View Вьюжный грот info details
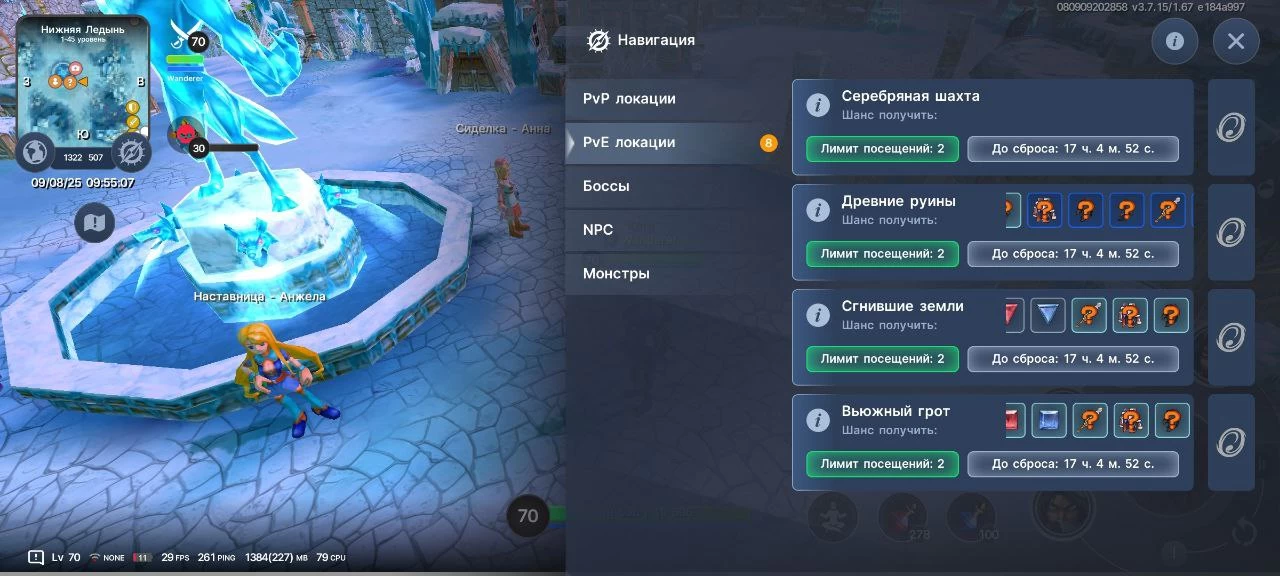 [818, 420]
